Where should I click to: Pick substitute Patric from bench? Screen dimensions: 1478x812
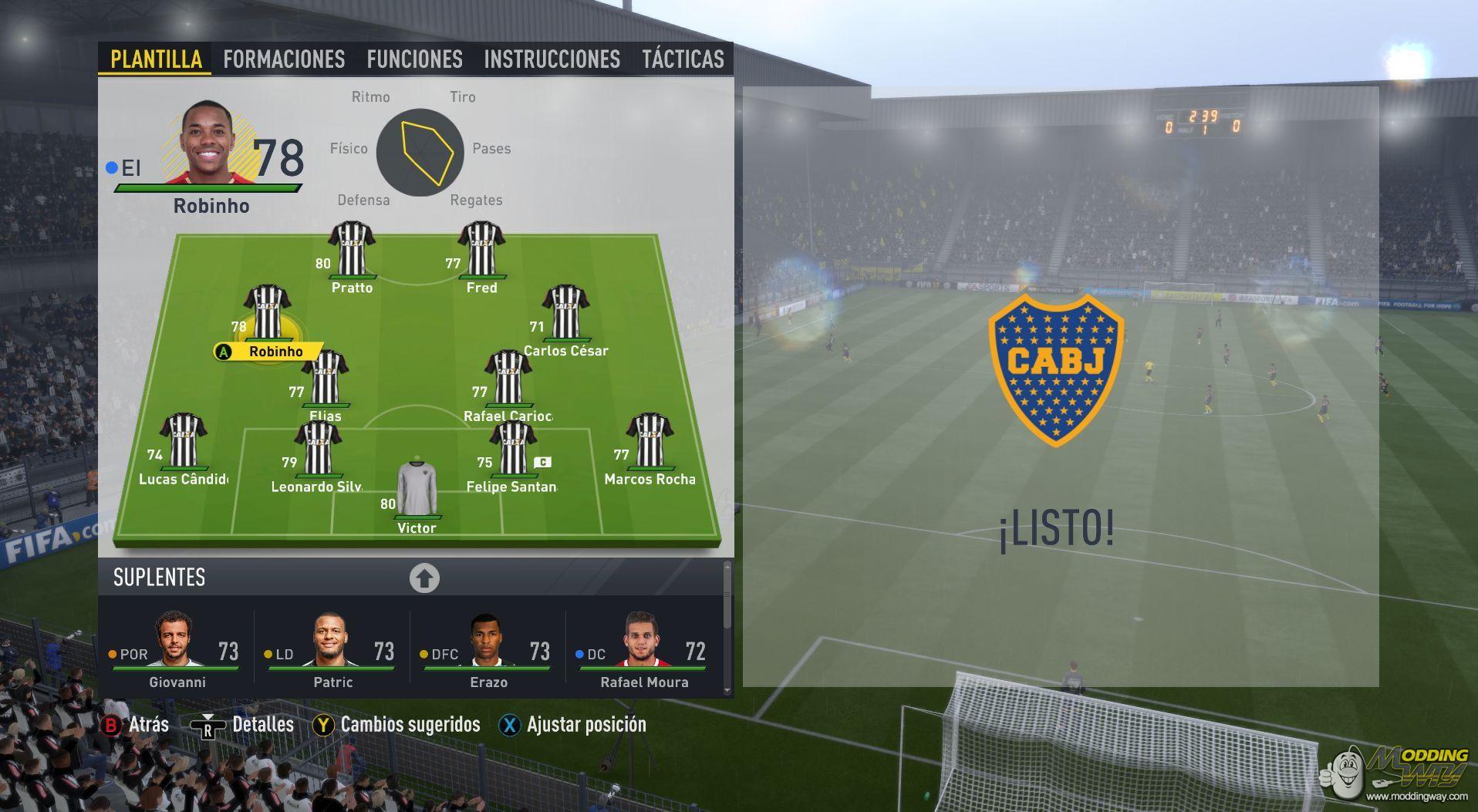tap(332, 649)
